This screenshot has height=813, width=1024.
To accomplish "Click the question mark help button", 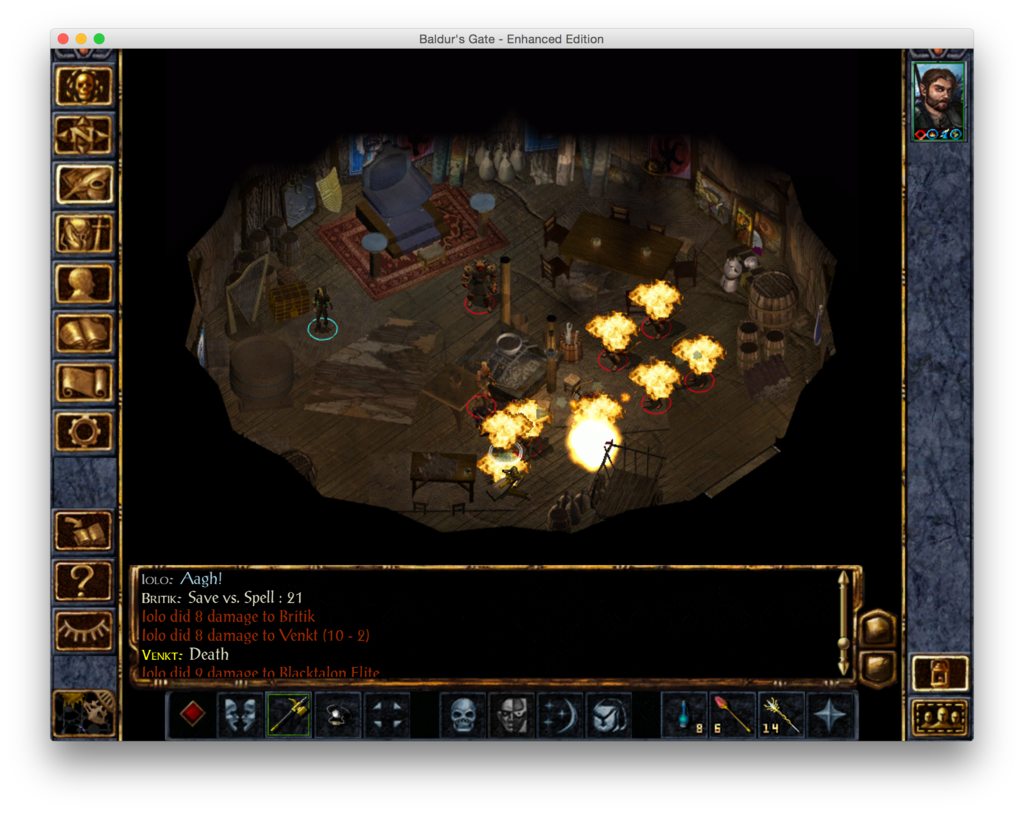I will point(84,581).
